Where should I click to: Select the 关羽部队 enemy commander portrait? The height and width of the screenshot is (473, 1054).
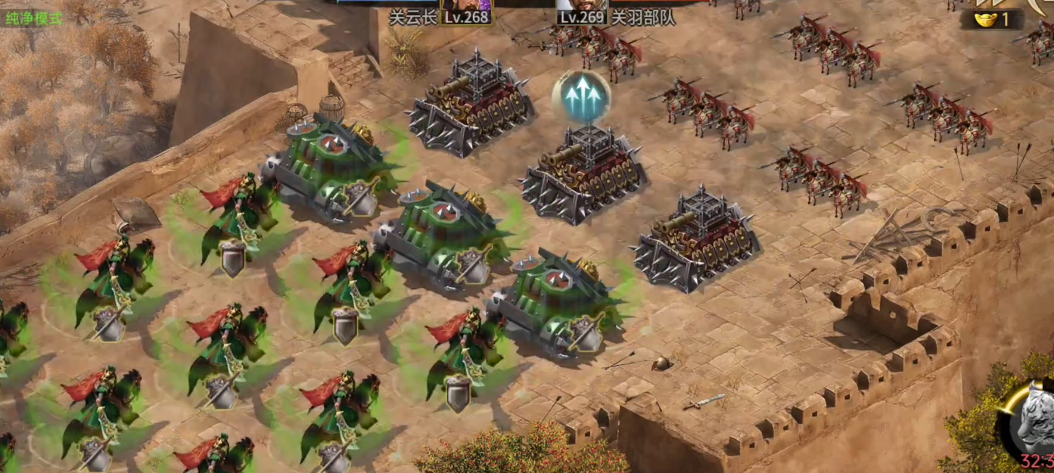(580, 4)
